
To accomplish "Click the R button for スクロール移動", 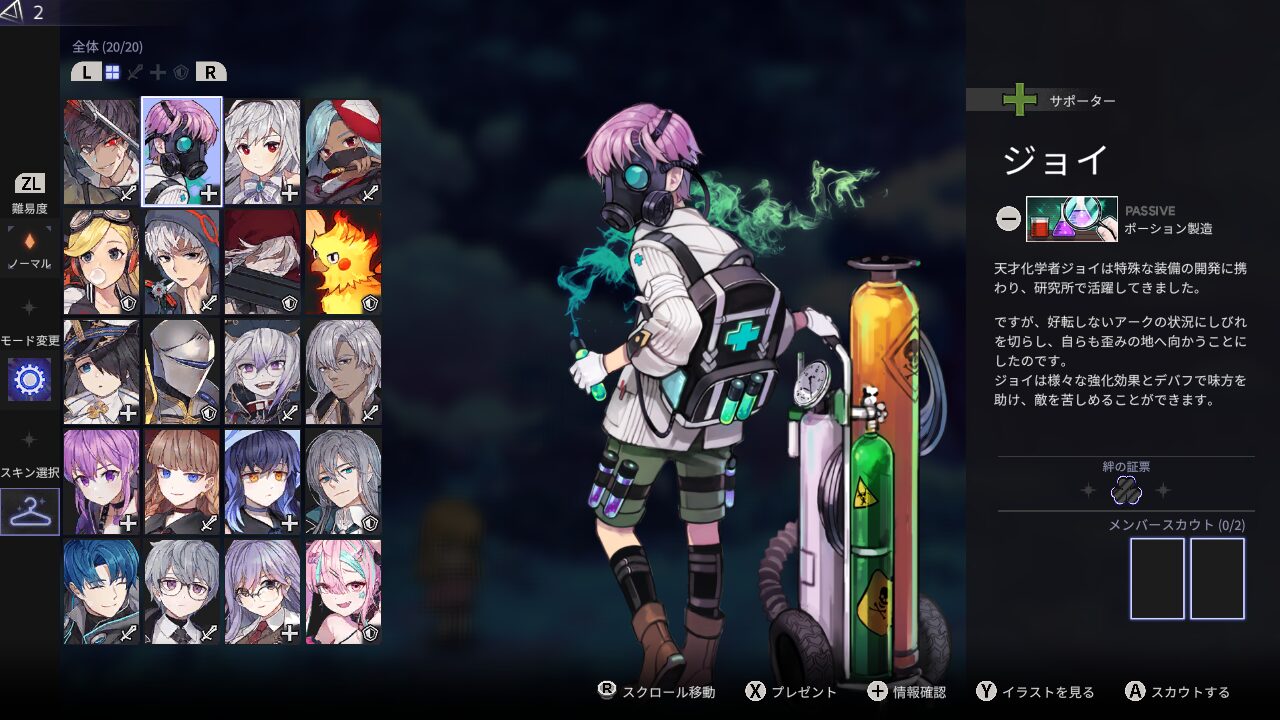I will click(x=609, y=690).
